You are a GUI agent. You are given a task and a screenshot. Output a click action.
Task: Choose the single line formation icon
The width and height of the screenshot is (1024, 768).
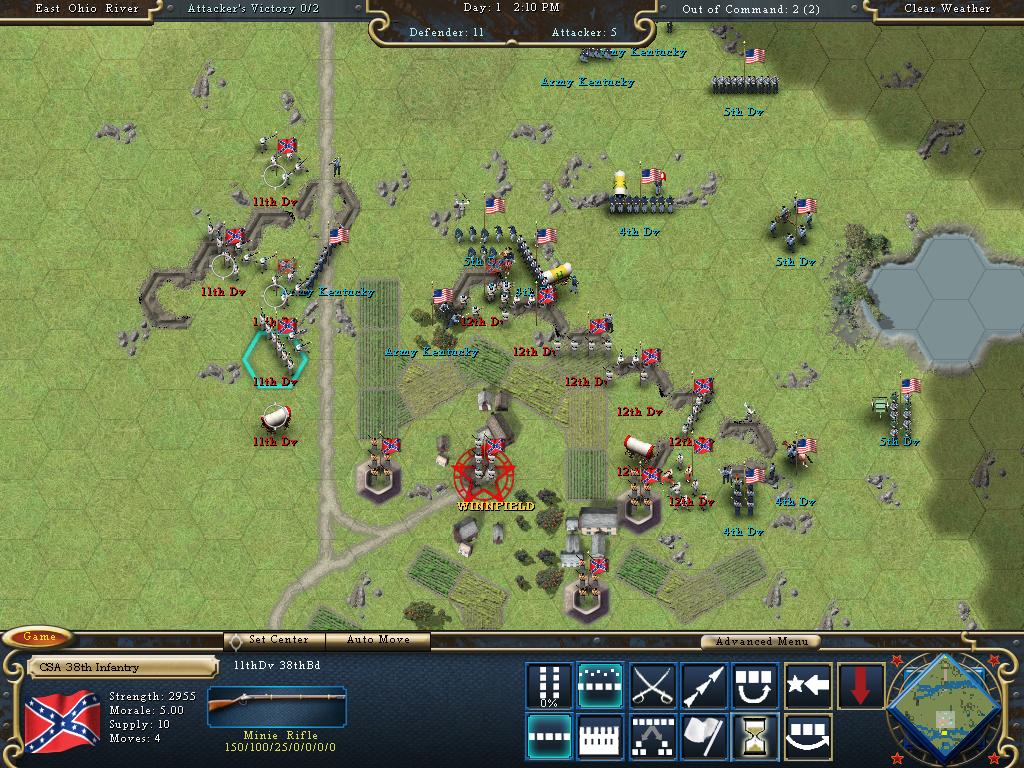click(x=549, y=737)
